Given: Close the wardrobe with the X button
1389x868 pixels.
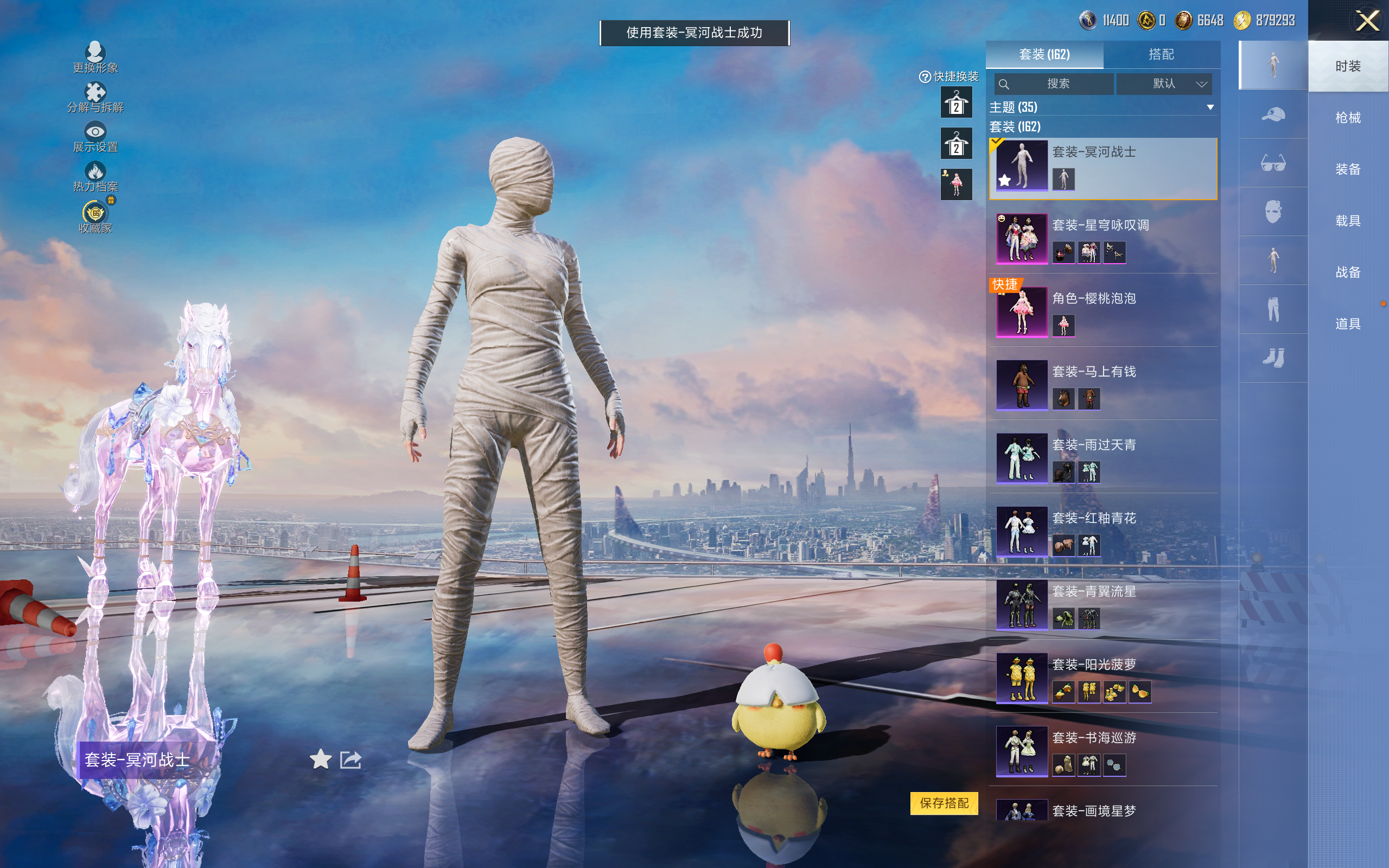Looking at the screenshot, I should coord(1367,22).
